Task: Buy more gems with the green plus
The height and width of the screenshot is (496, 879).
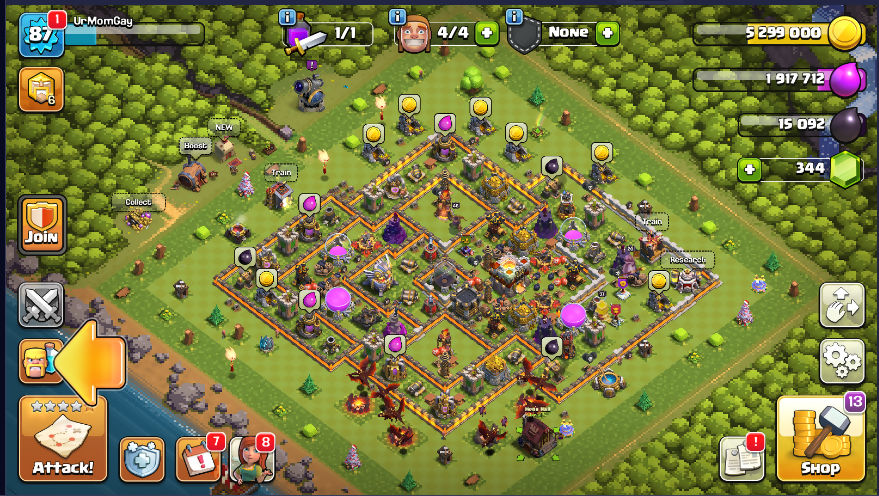Action: point(750,169)
